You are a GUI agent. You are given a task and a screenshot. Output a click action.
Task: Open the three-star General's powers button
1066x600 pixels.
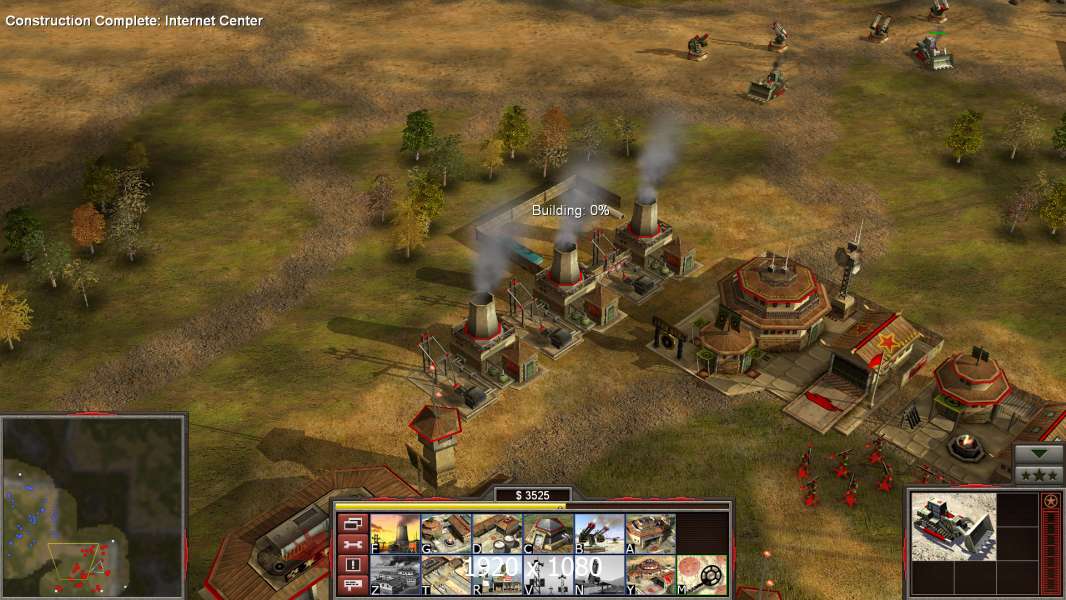click(x=1039, y=474)
